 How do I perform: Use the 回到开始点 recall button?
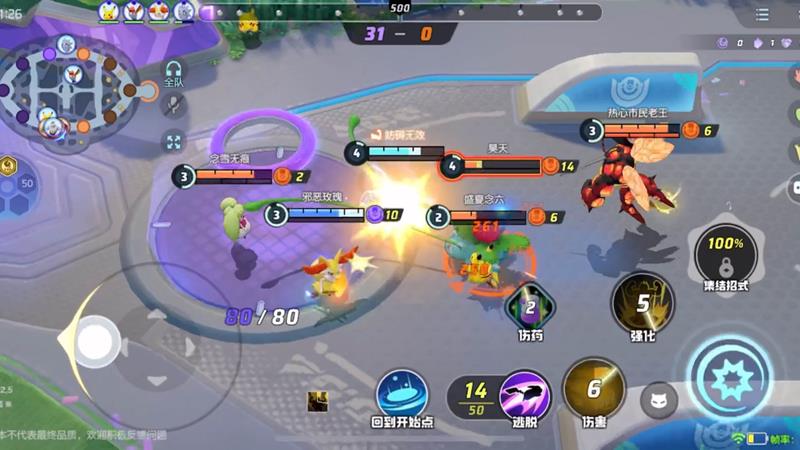pyautogui.click(x=402, y=393)
